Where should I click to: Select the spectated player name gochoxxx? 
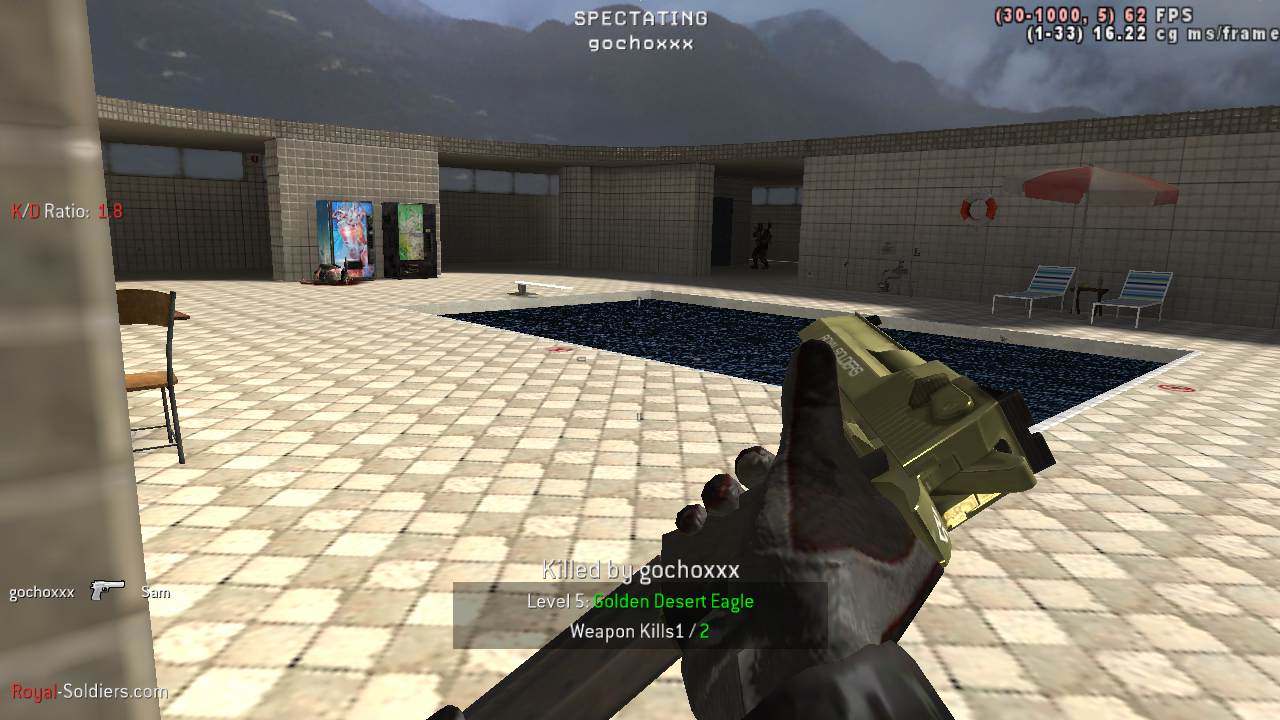[x=640, y=43]
